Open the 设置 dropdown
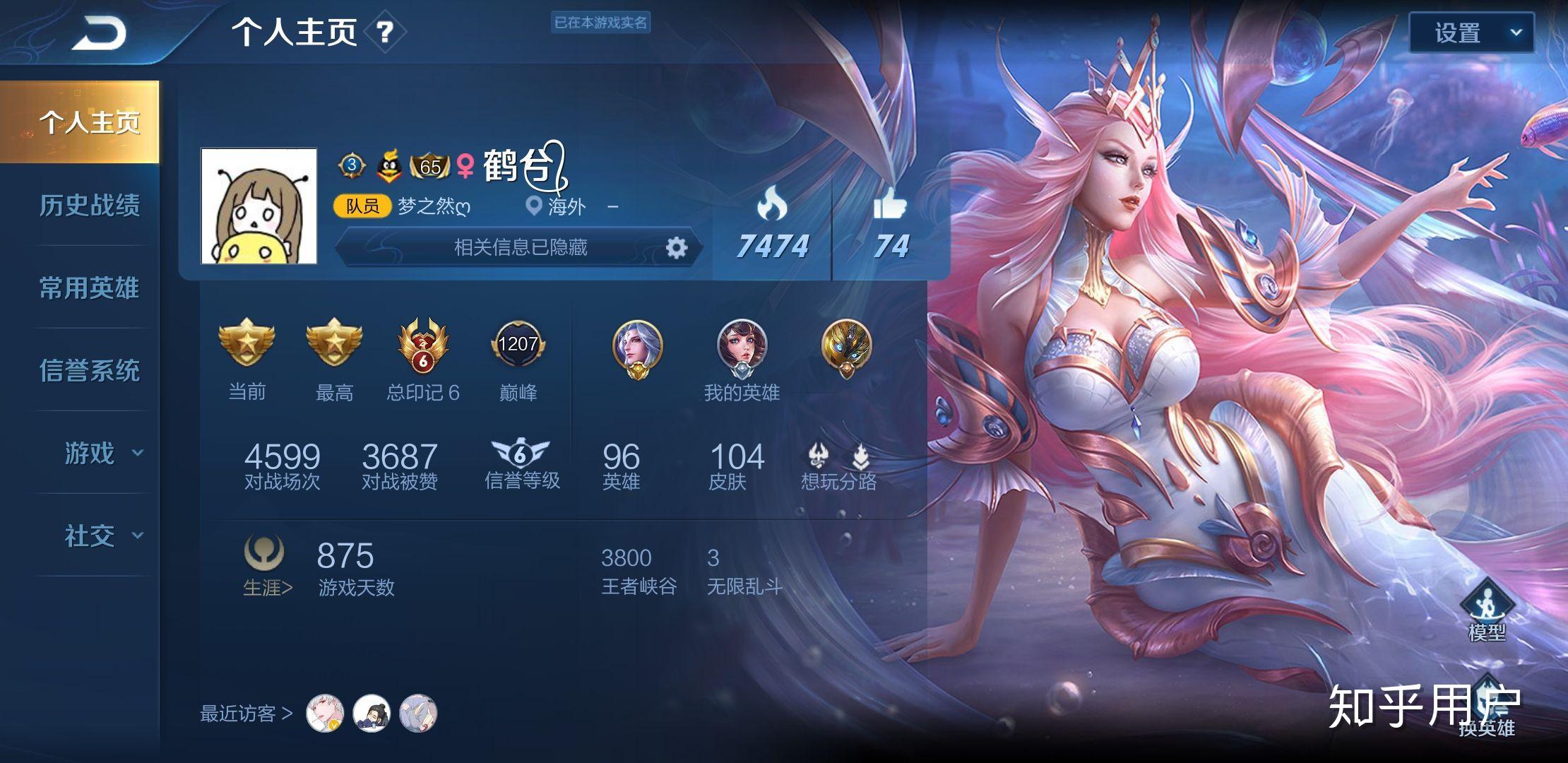Screen dimensions: 1568x763 [x=1471, y=32]
